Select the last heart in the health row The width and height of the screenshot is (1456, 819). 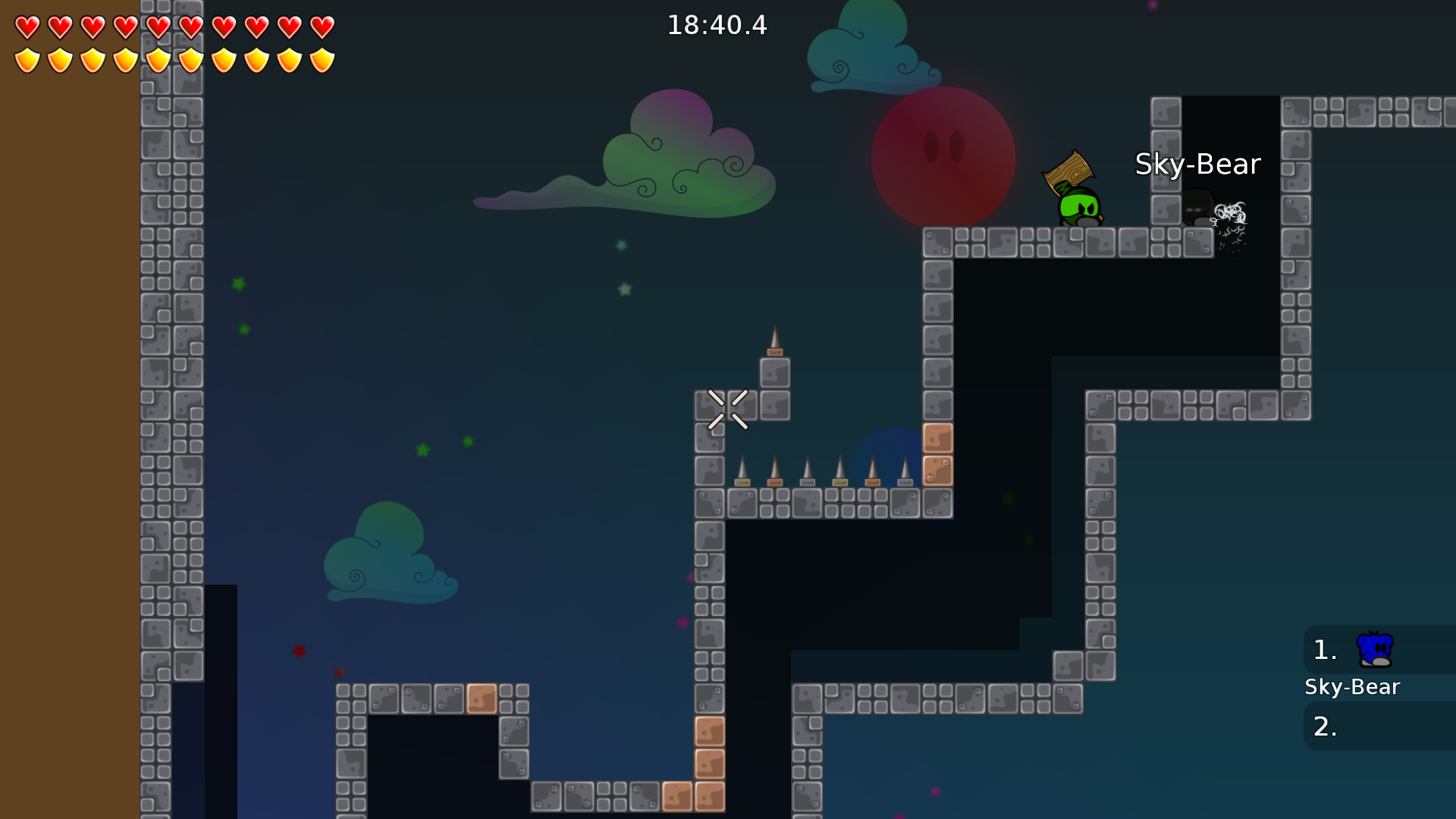tap(322, 25)
